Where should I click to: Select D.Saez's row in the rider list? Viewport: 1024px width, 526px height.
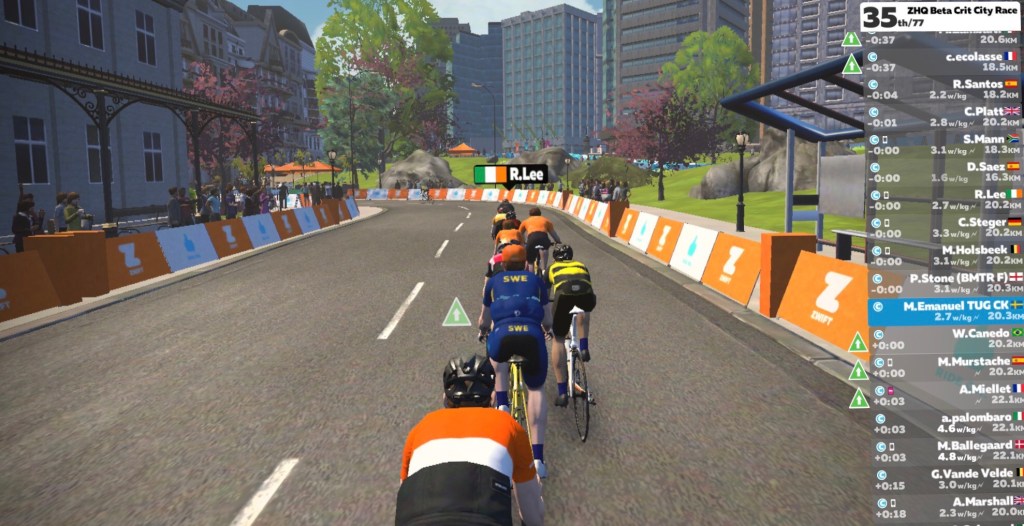945,172
